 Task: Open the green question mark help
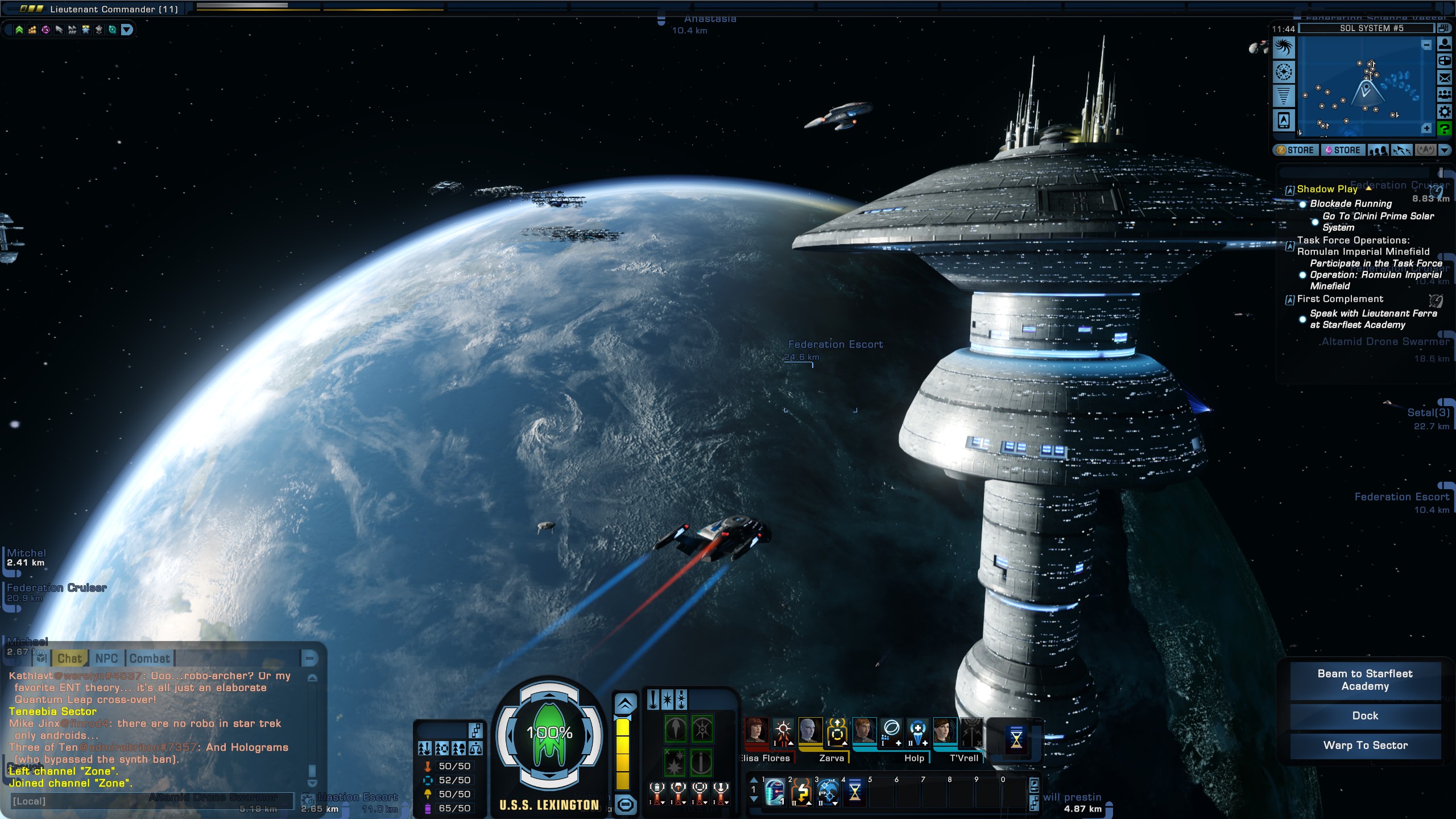coord(1445,129)
